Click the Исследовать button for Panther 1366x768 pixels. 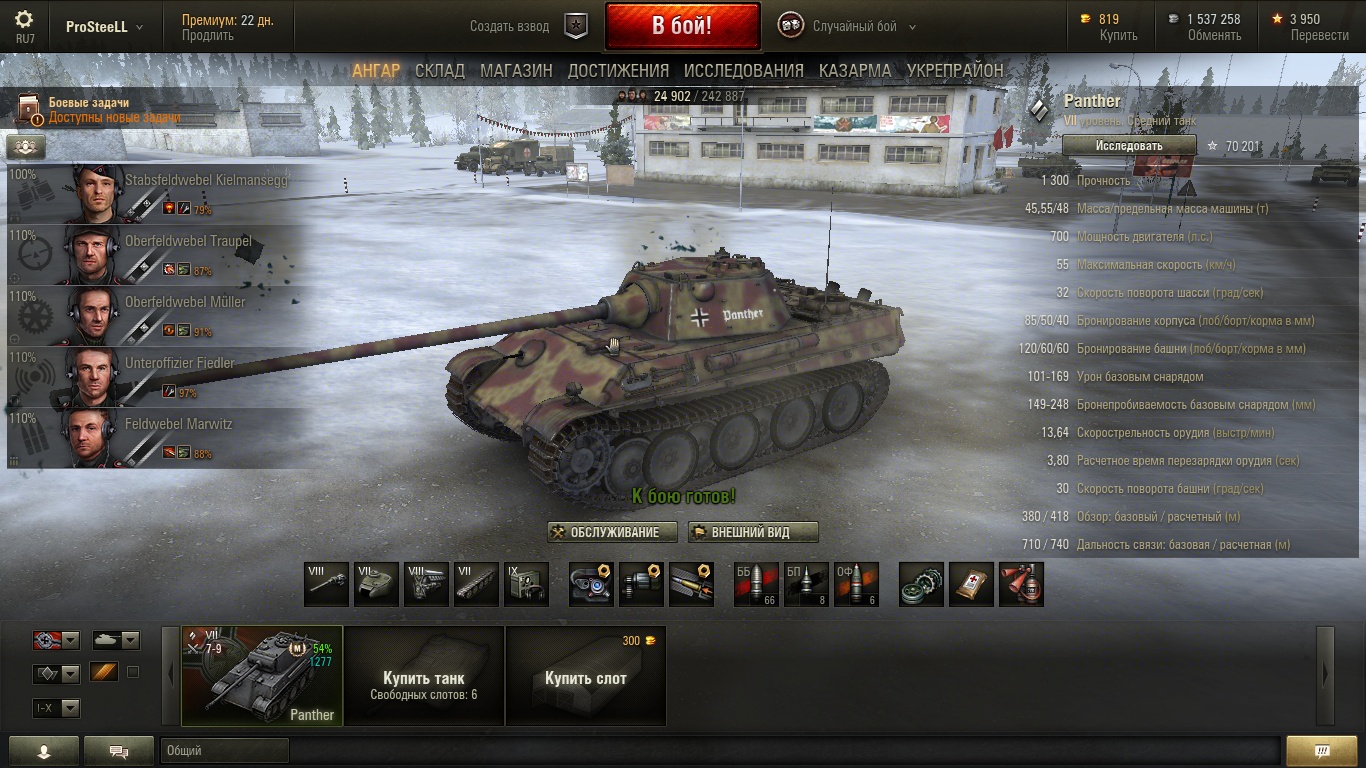tap(1129, 146)
